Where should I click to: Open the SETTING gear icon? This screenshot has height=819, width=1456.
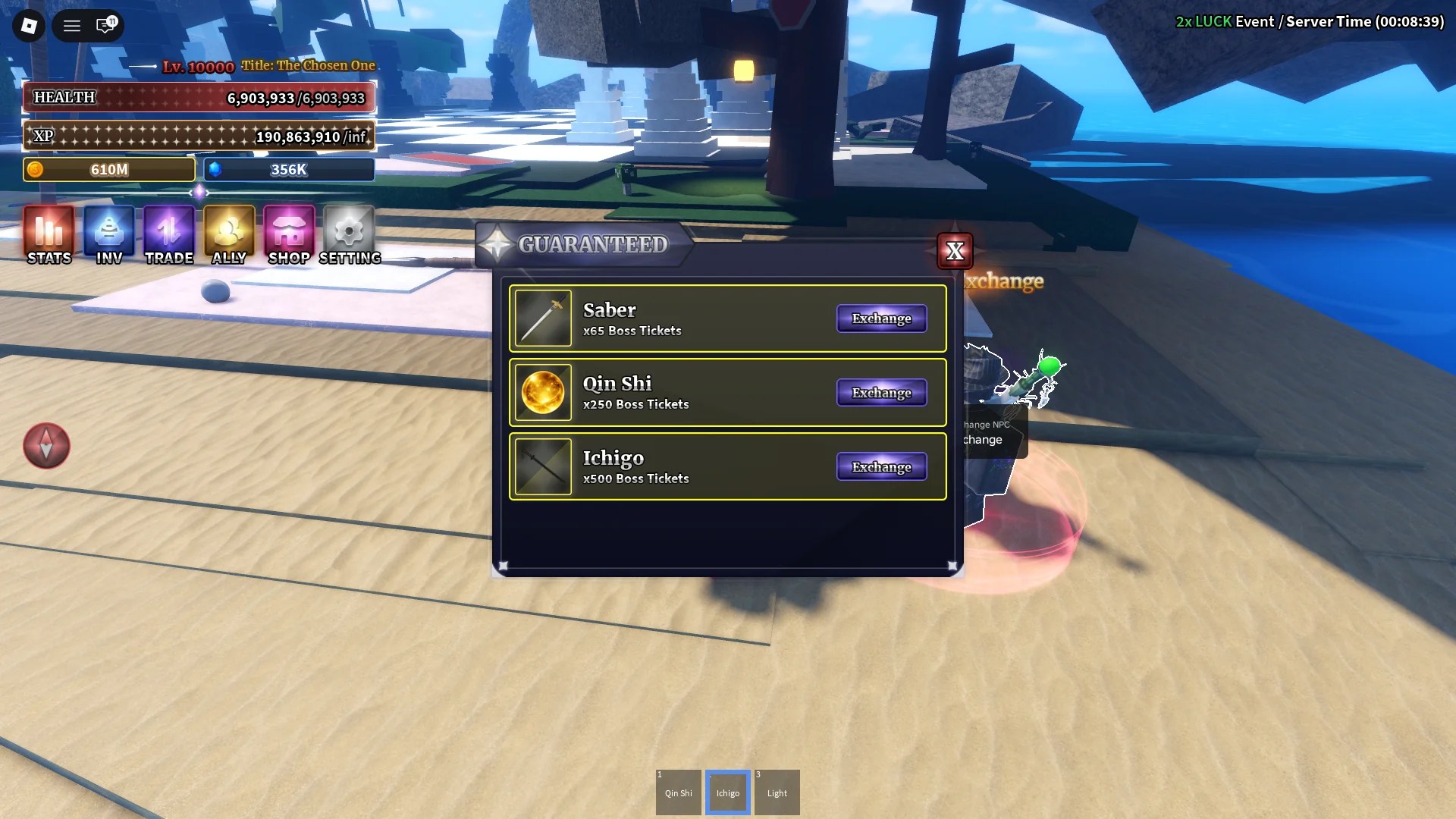coord(347,235)
